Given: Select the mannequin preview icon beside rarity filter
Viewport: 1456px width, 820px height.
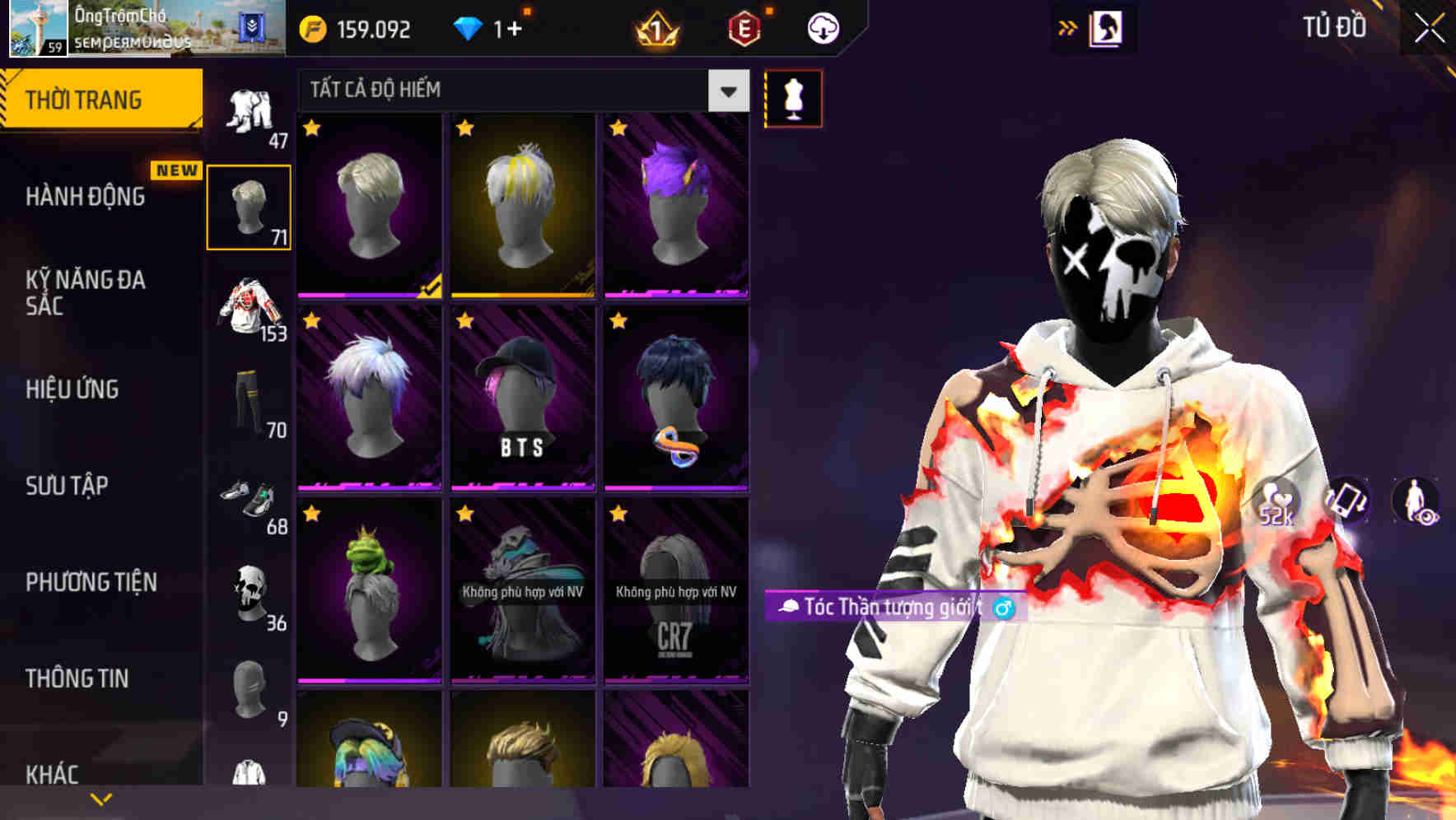Looking at the screenshot, I should [793, 98].
